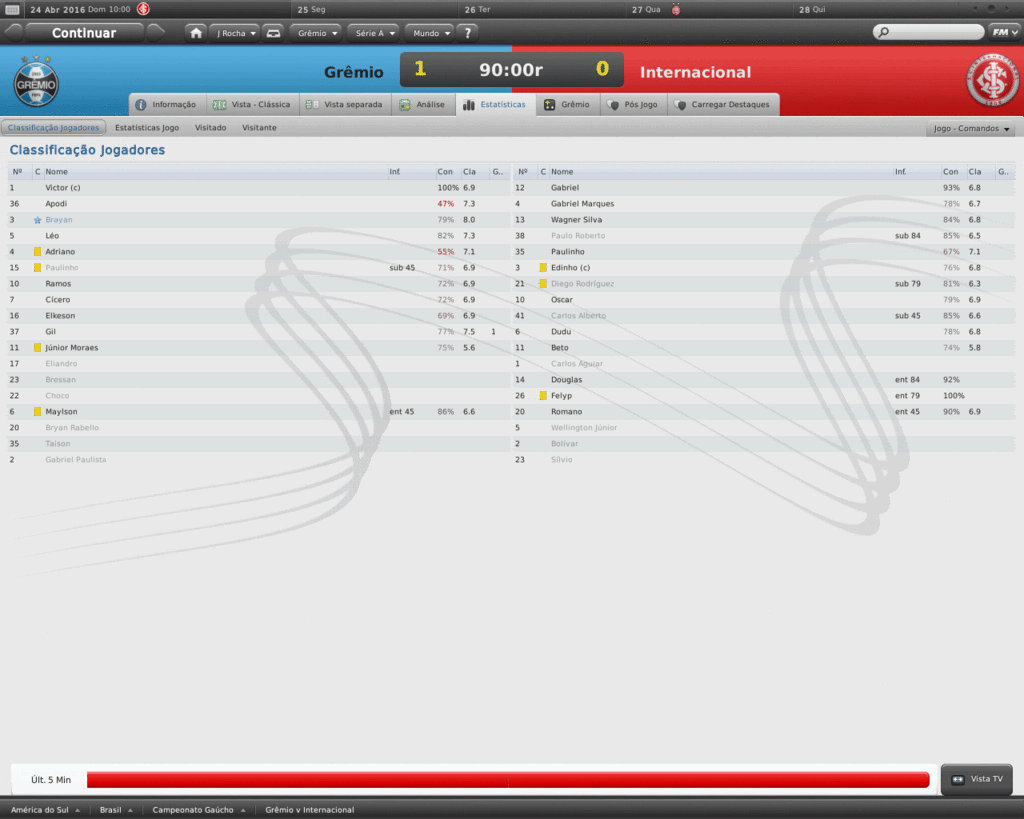Image resolution: width=1024 pixels, height=819 pixels.
Task: Open the Pós Jogo tab
Action: pyautogui.click(x=632, y=104)
